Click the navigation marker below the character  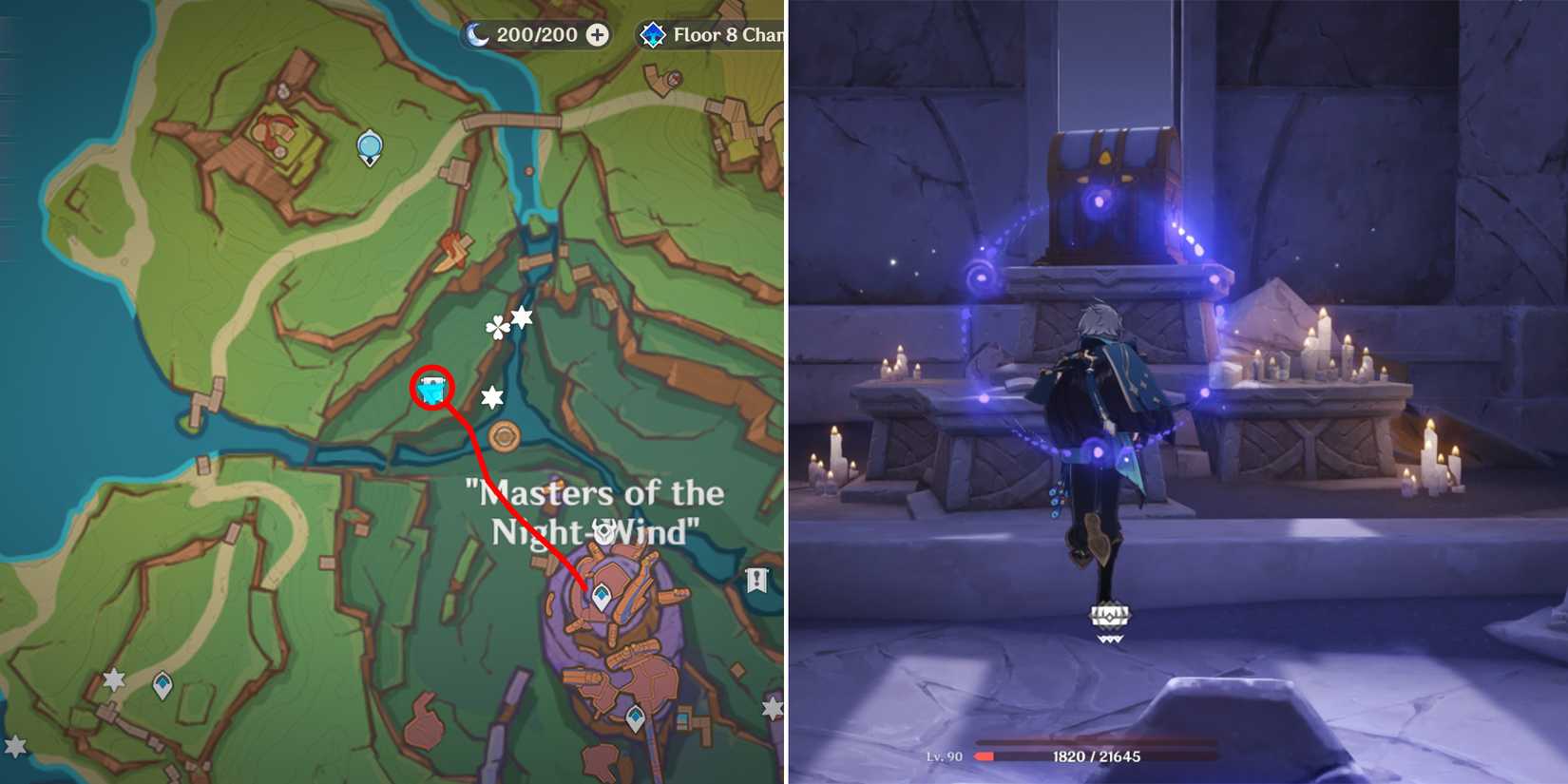(x=1108, y=616)
